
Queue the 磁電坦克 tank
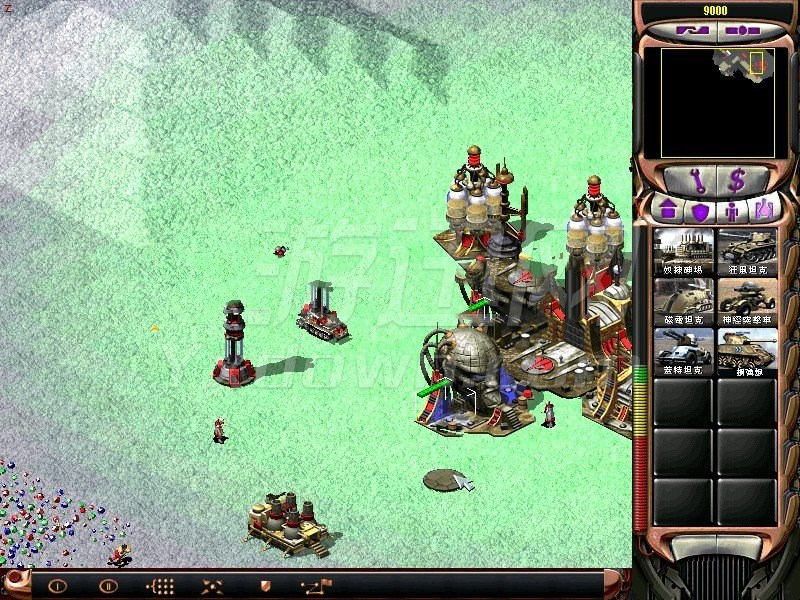(x=684, y=301)
